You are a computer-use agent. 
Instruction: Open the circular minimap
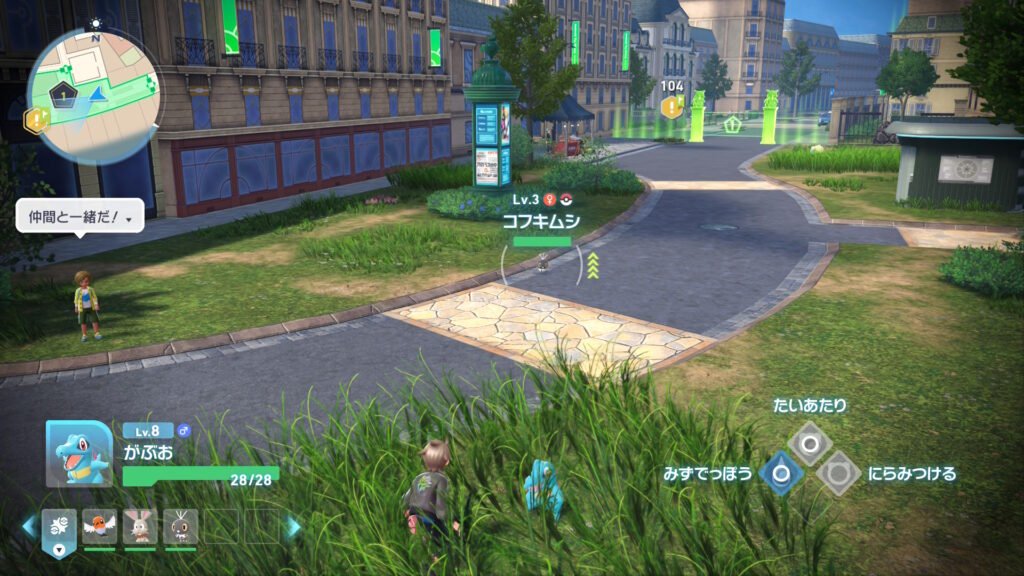pos(92,81)
